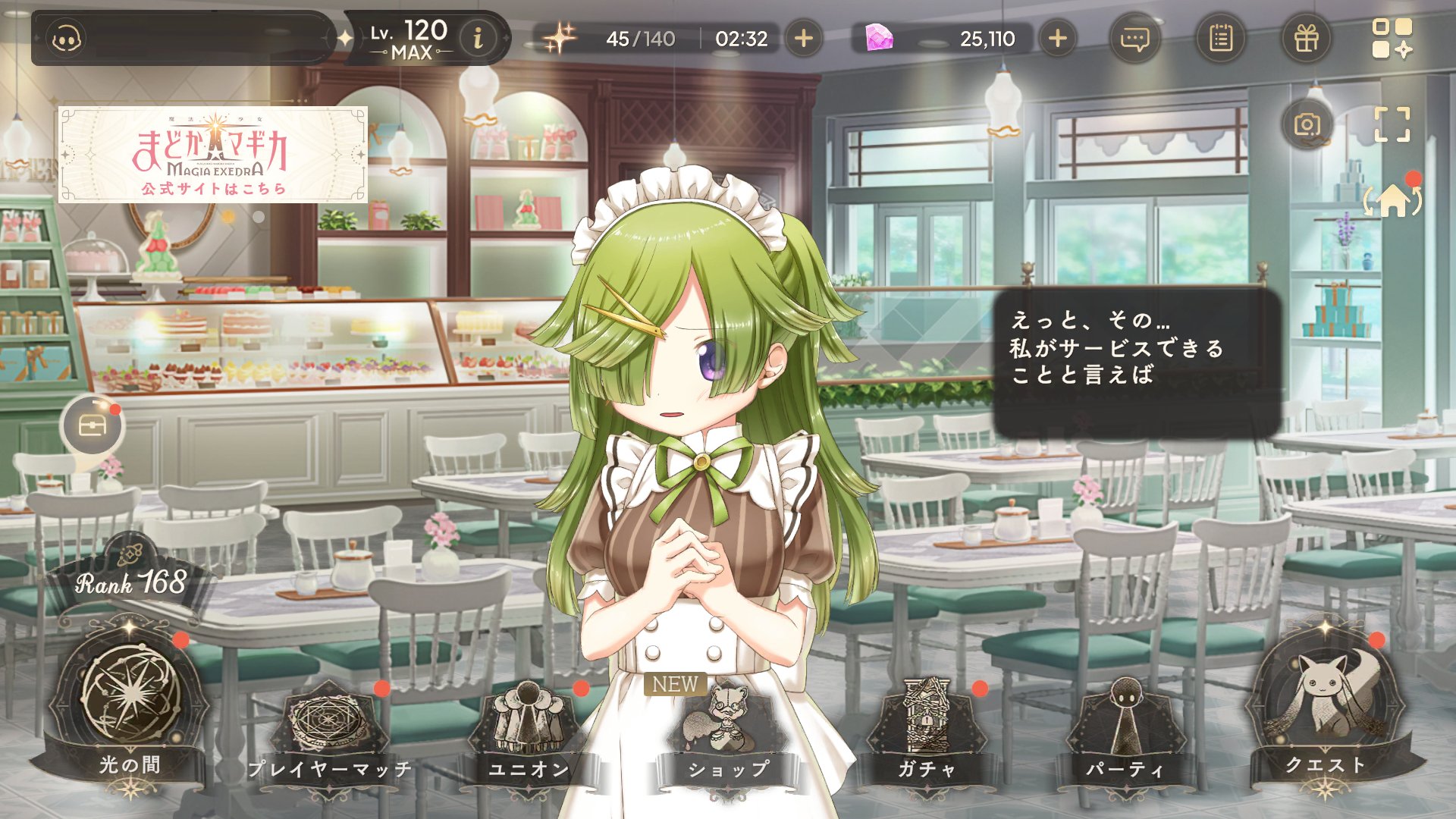Open the mission checklist icon

(1220, 38)
